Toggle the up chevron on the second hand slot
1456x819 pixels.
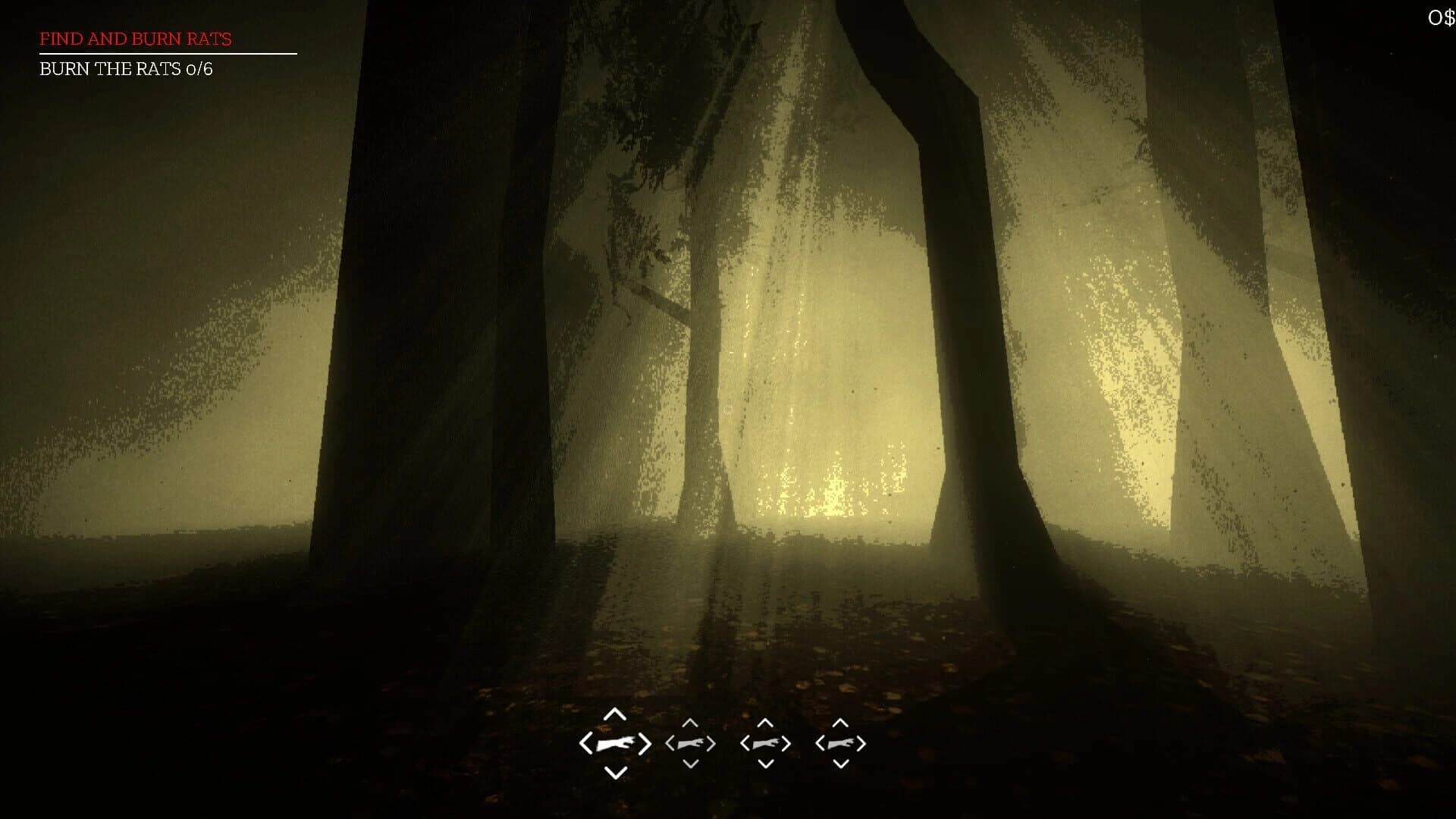coord(690,721)
